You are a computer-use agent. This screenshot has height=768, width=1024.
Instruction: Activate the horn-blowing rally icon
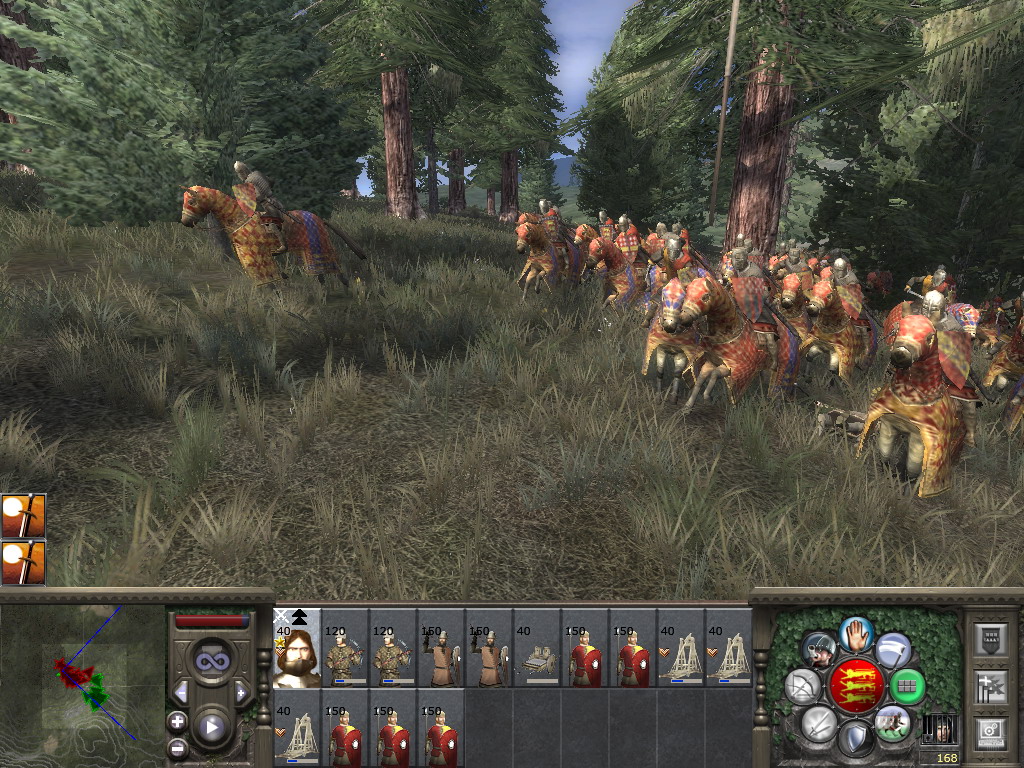819,651
